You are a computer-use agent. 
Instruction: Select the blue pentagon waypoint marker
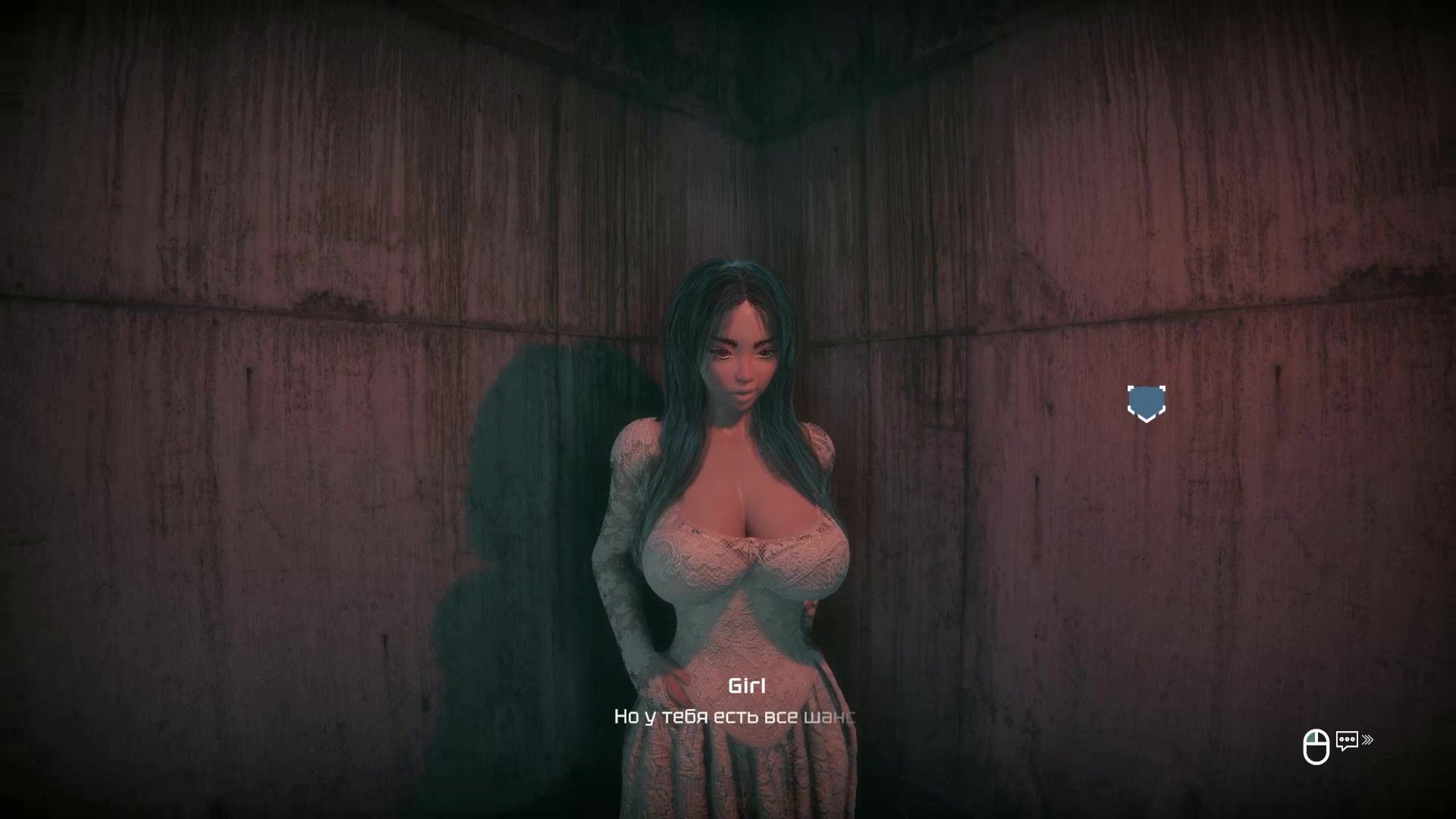[1146, 403]
